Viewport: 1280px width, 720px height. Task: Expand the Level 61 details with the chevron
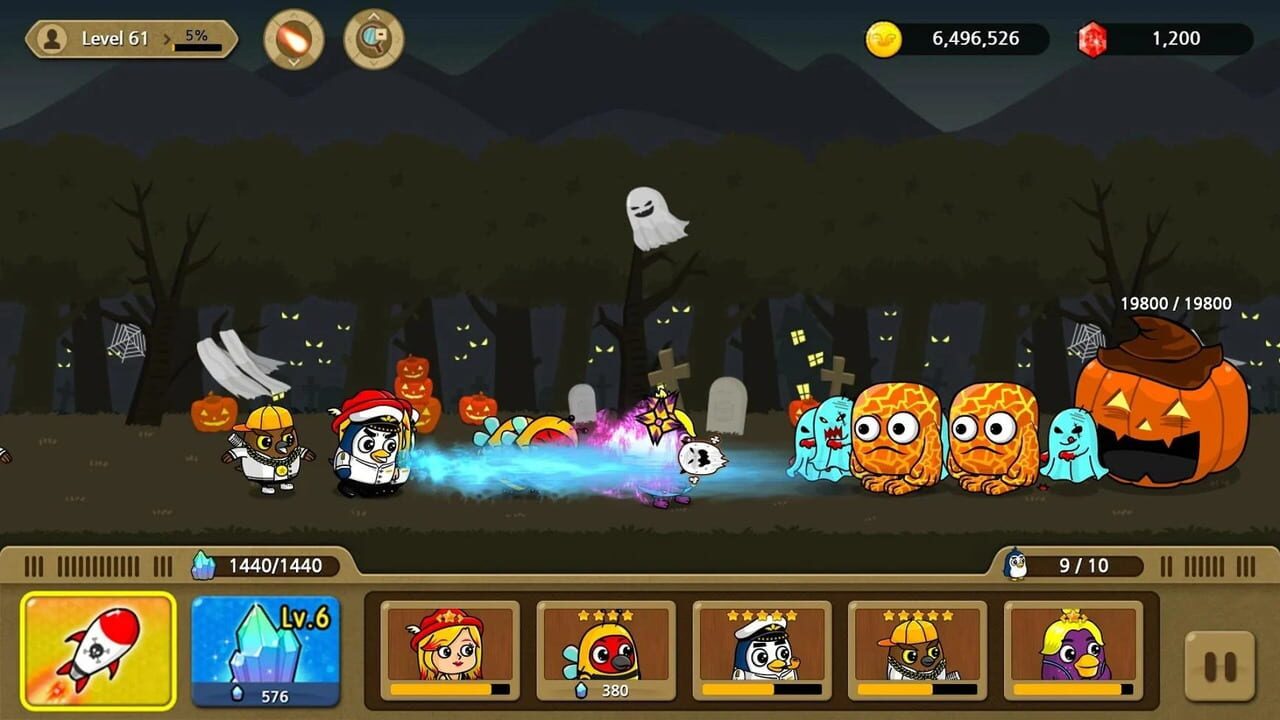[x=166, y=38]
